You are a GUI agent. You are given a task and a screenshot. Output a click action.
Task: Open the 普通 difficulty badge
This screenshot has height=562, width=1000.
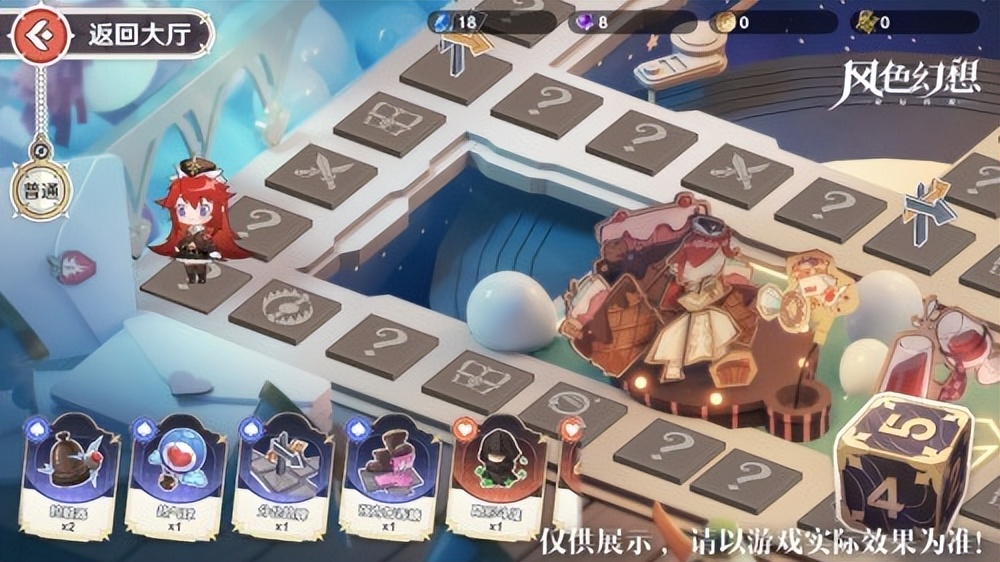(x=35, y=190)
